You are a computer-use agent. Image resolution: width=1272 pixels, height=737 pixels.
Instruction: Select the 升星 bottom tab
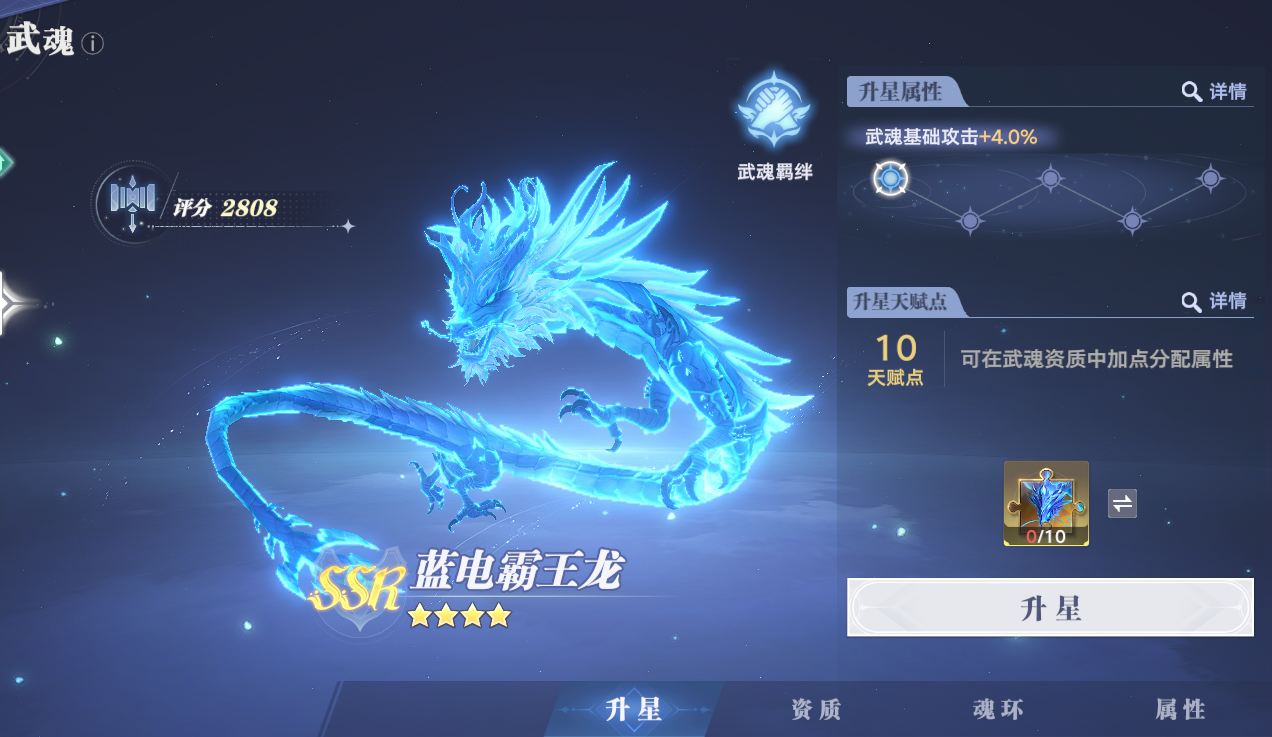coord(634,709)
